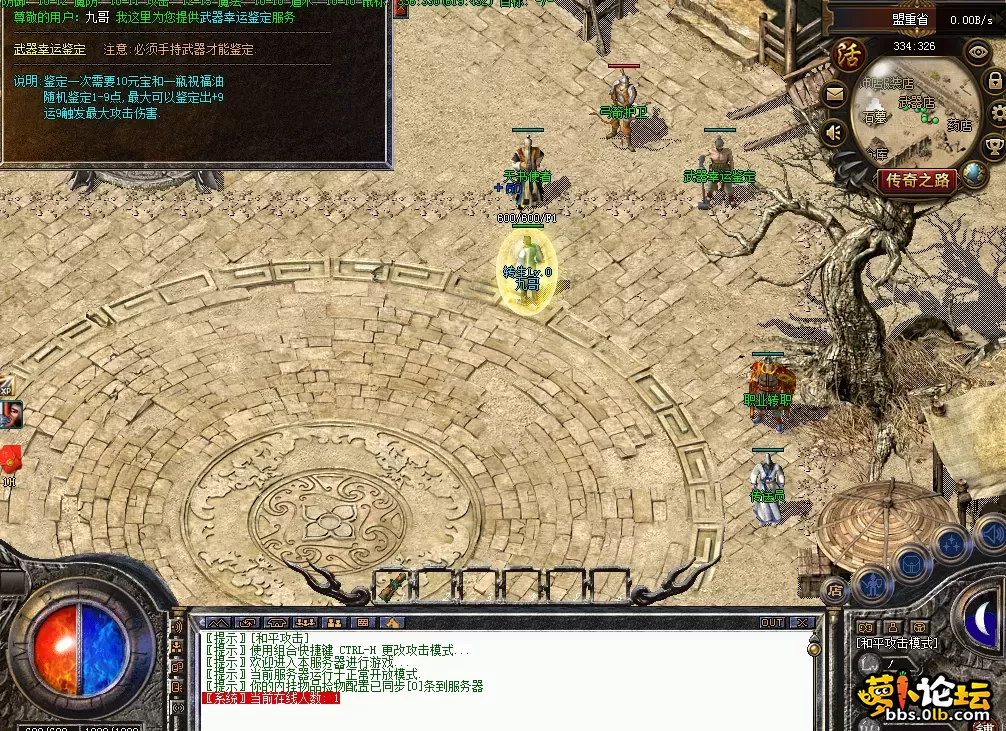Open settings with the gear icon
Viewport: 1006px width, 731px height.
pyautogui.click(x=996, y=114)
